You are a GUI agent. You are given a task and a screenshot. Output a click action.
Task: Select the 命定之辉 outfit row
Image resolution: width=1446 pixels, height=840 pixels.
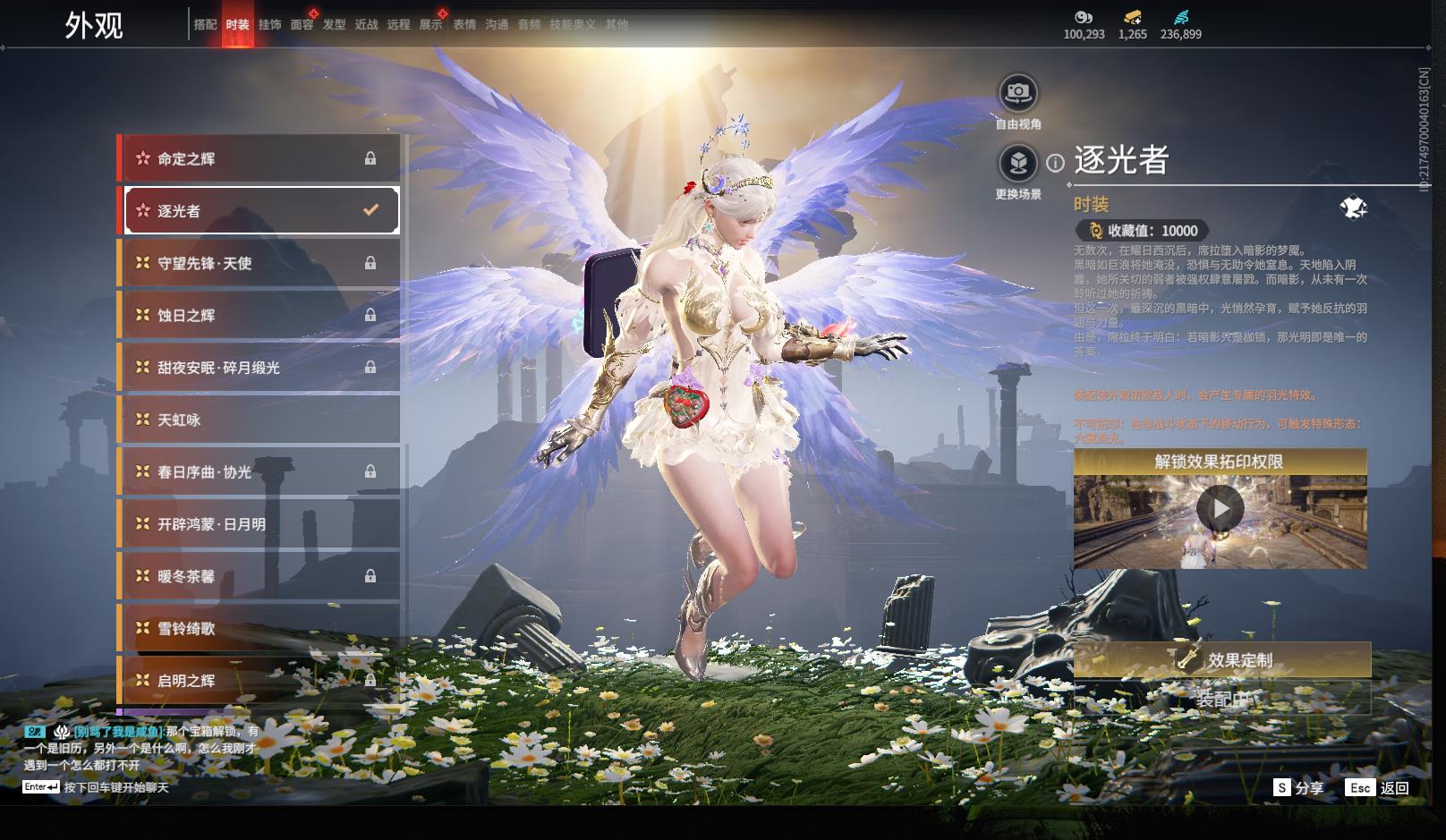(259, 158)
